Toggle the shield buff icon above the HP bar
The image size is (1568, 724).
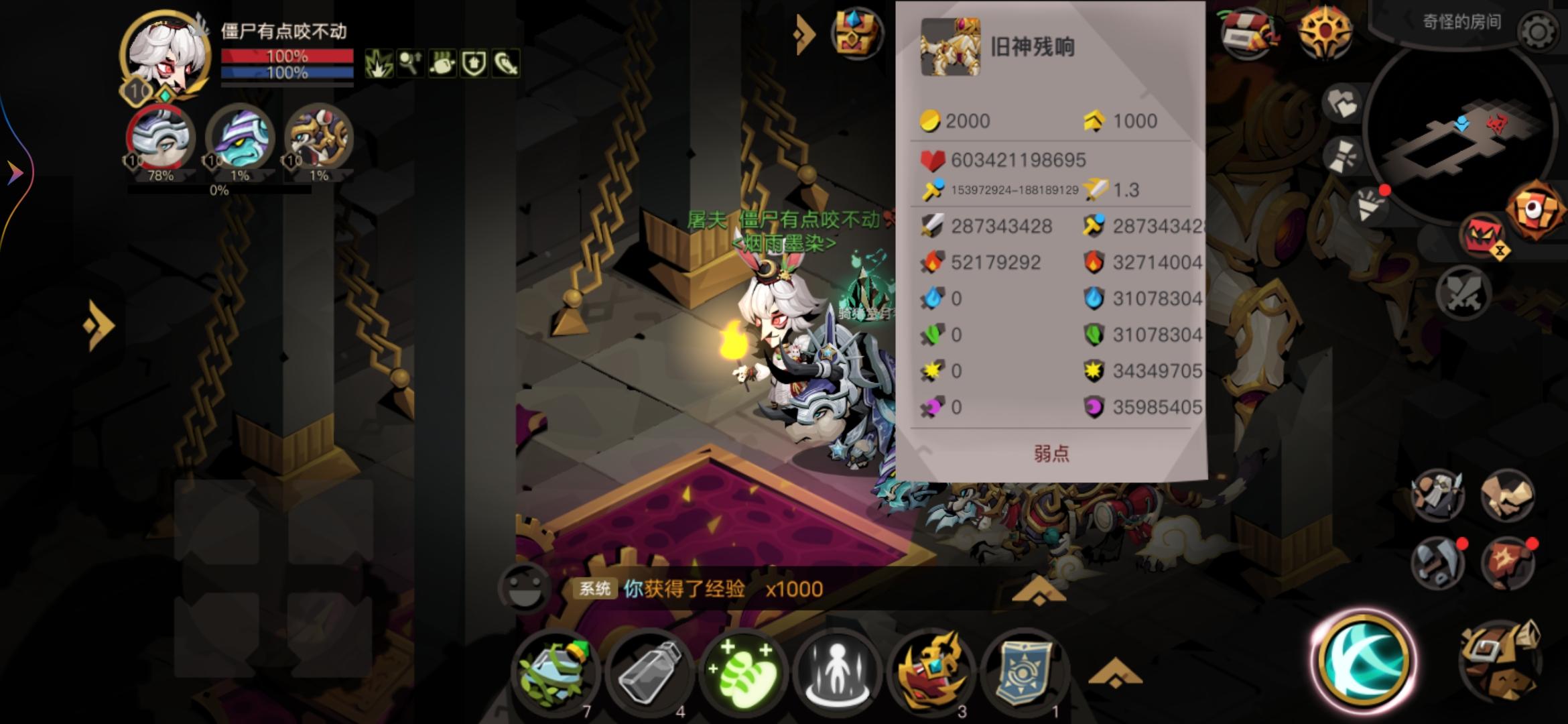[x=474, y=66]
